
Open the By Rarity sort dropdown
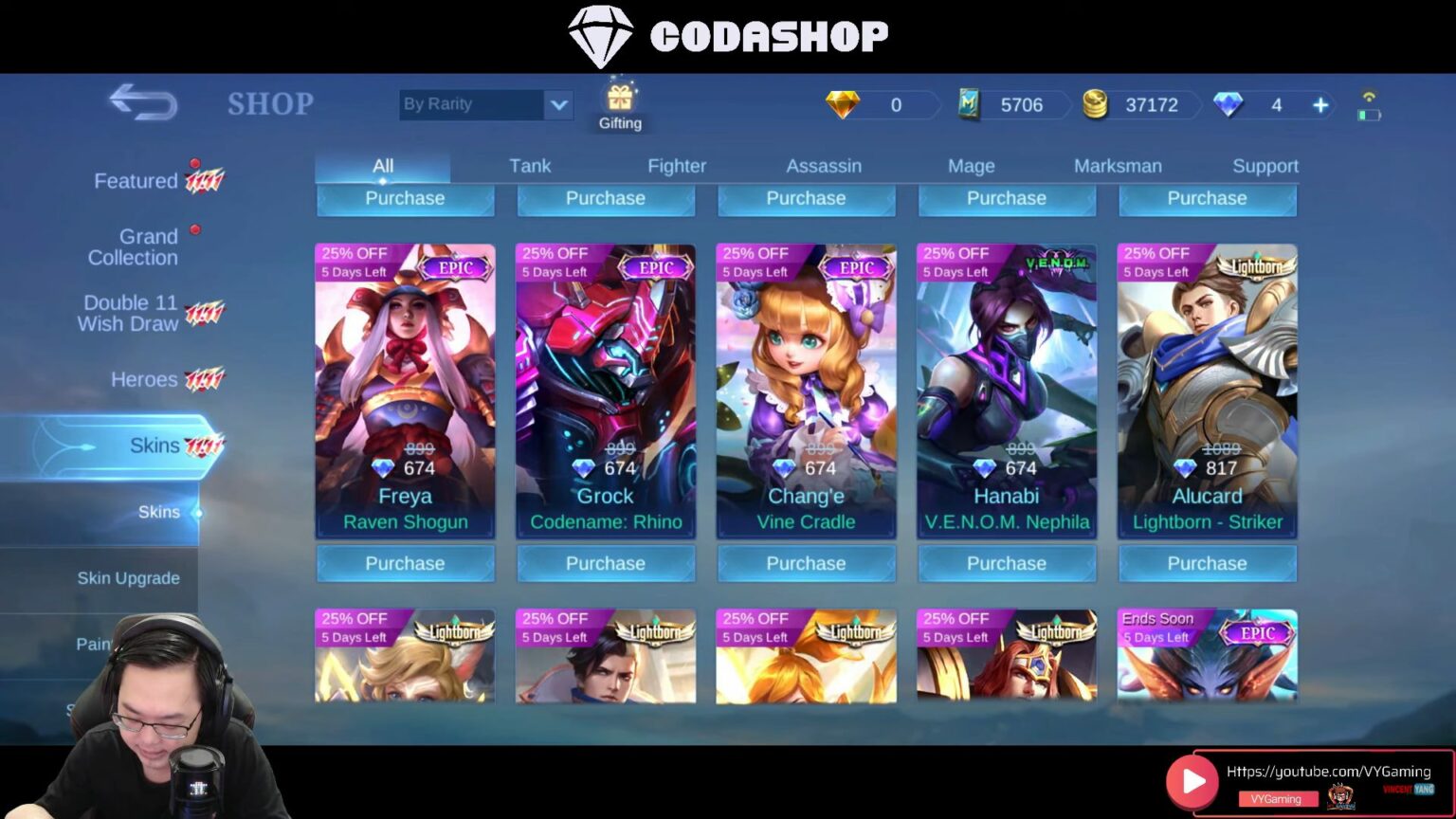point(485,104)
